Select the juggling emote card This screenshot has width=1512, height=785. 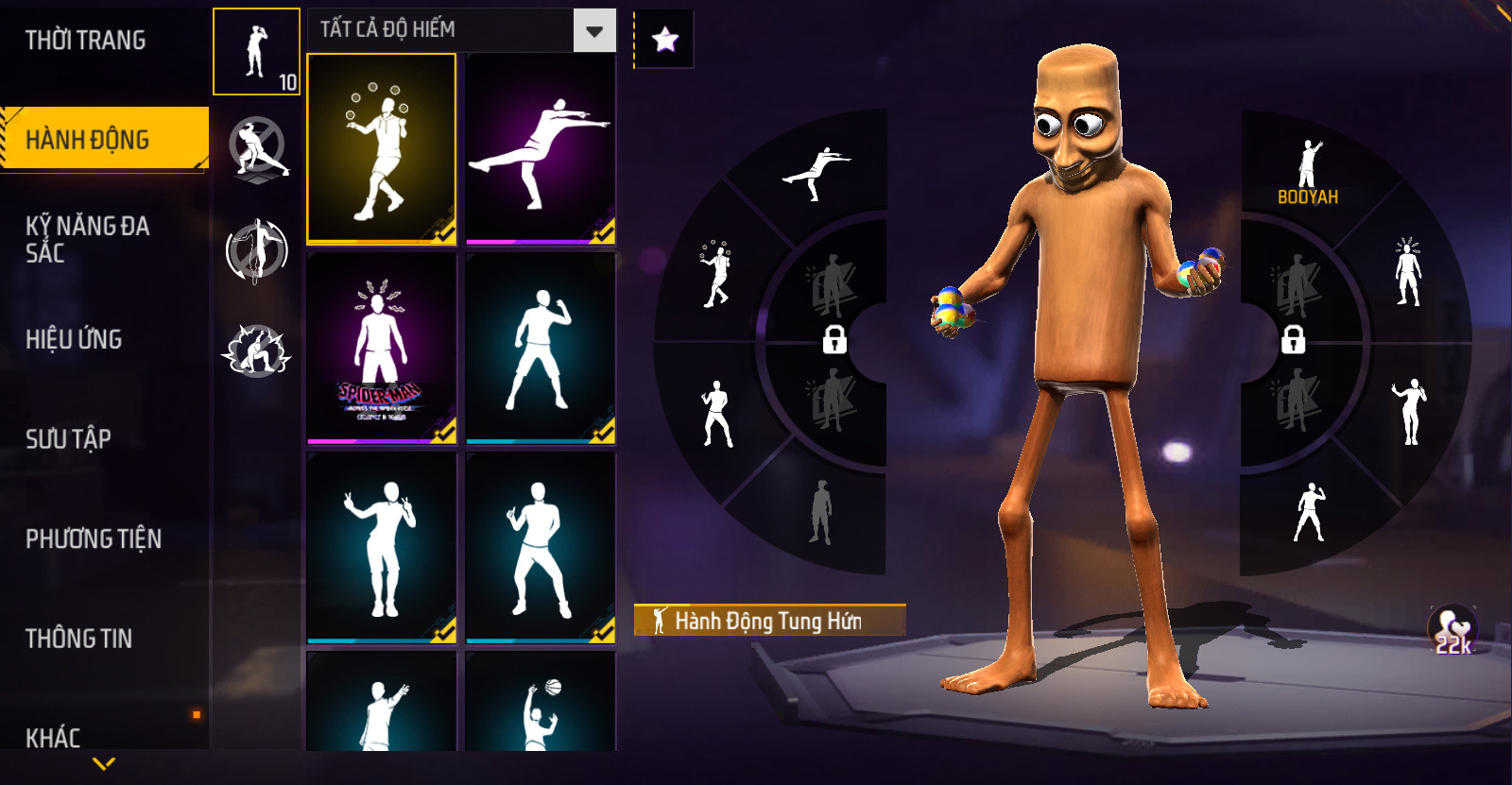382,148
